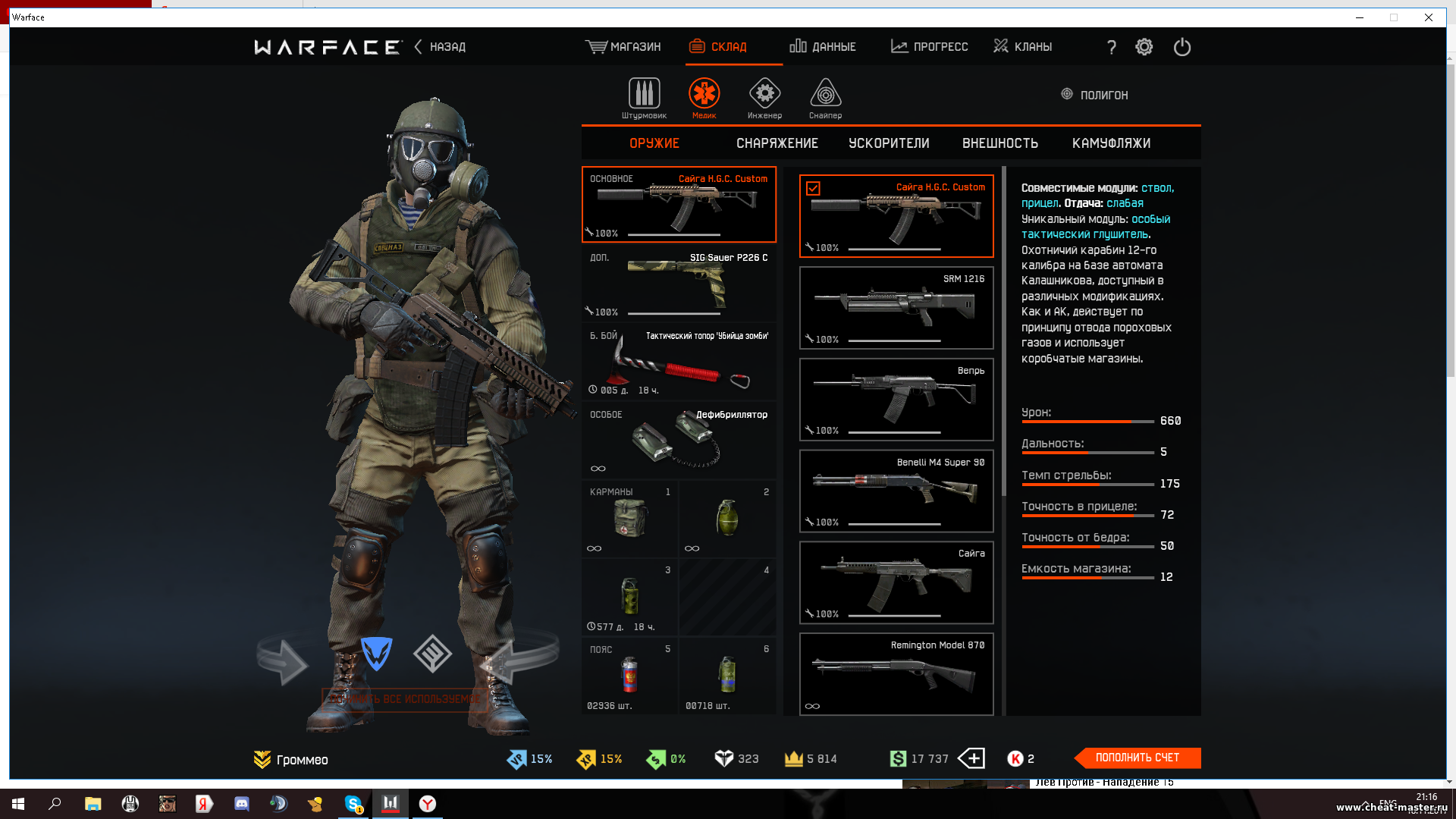Select the Снайпер class
This screenshot has height=819, width=1456.
[825, 98]
